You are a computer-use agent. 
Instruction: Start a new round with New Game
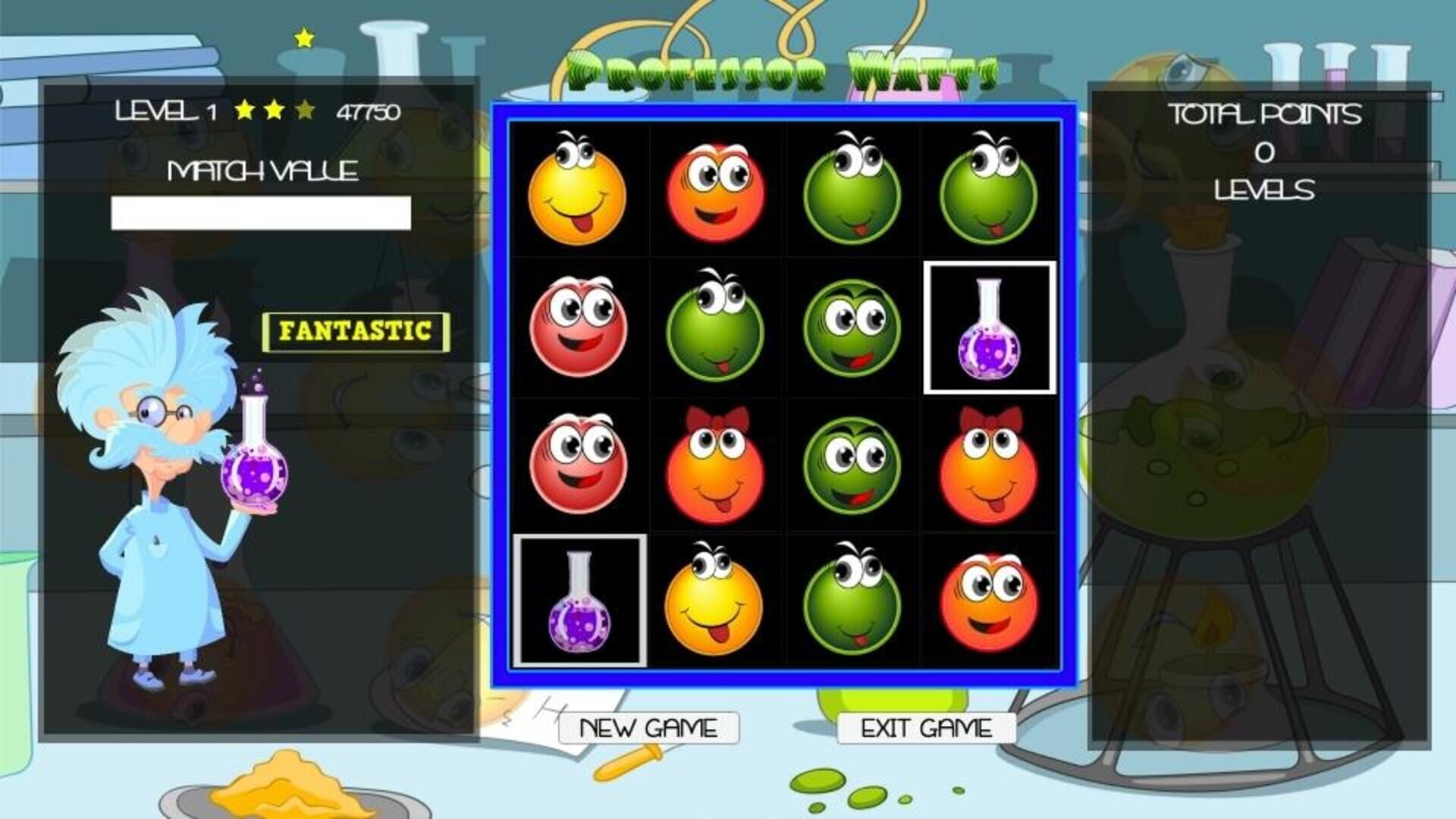coord(648,726)
